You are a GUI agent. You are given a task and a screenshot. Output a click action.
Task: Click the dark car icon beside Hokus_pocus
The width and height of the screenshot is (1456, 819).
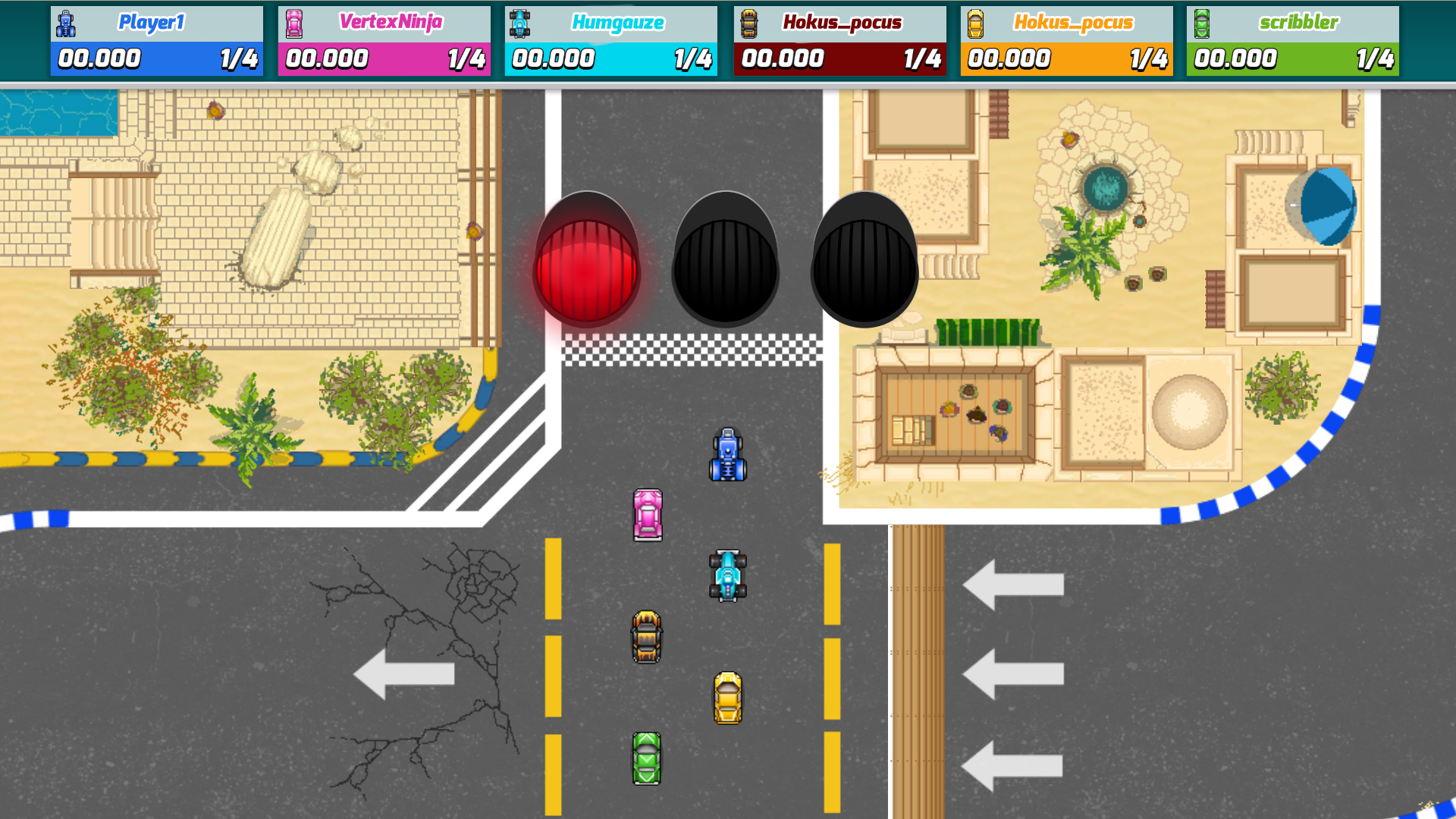tap(748, 22)
